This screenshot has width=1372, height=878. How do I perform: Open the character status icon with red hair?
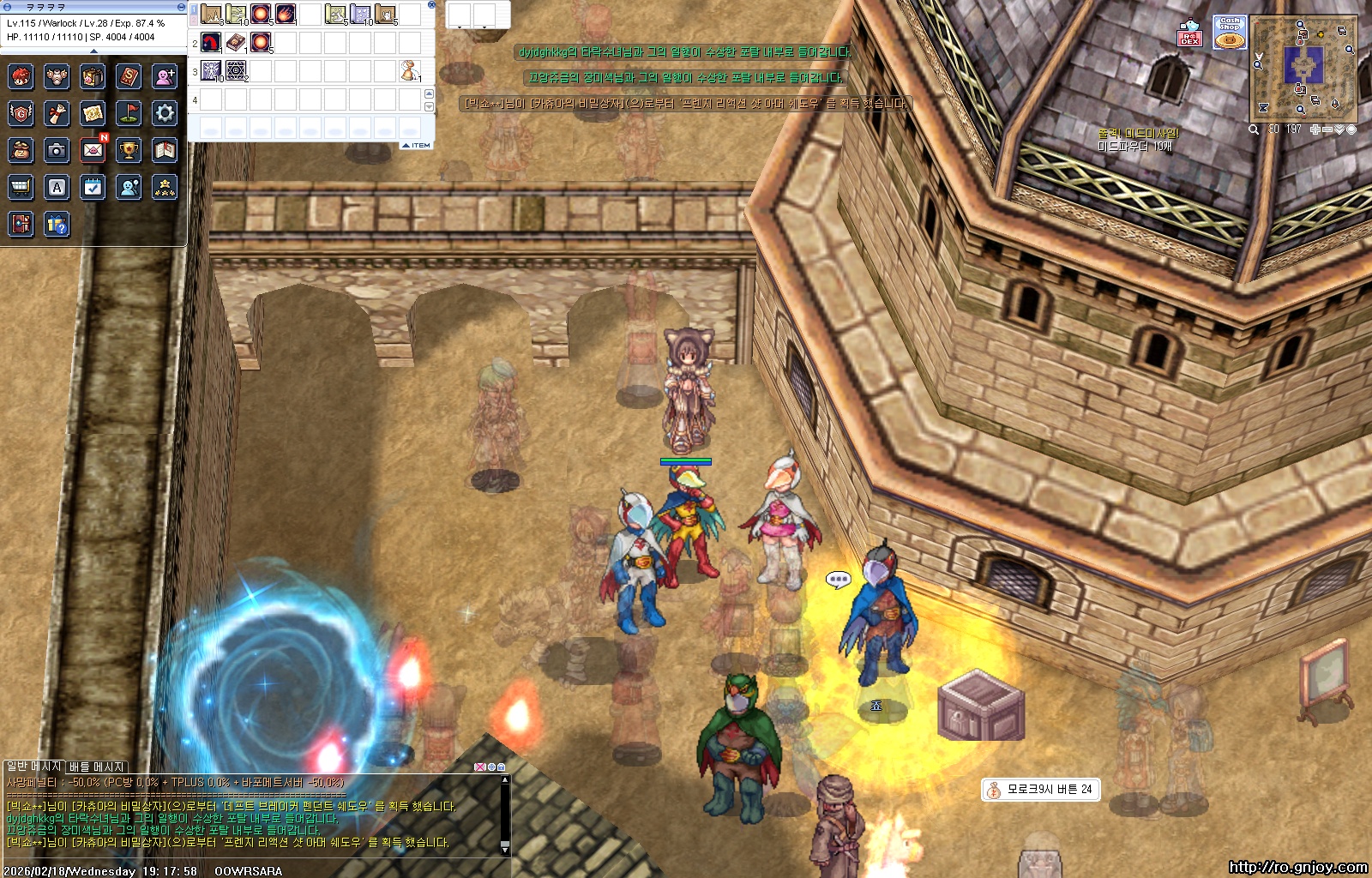point(21,76)
